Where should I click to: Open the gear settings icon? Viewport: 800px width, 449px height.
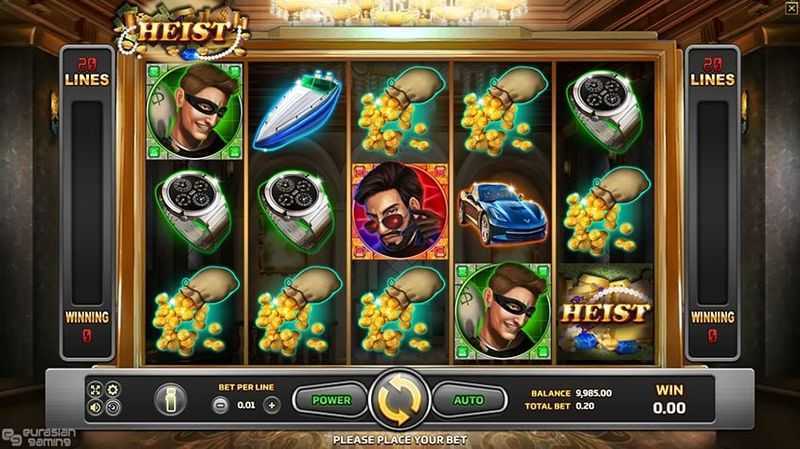coord(112,389)
